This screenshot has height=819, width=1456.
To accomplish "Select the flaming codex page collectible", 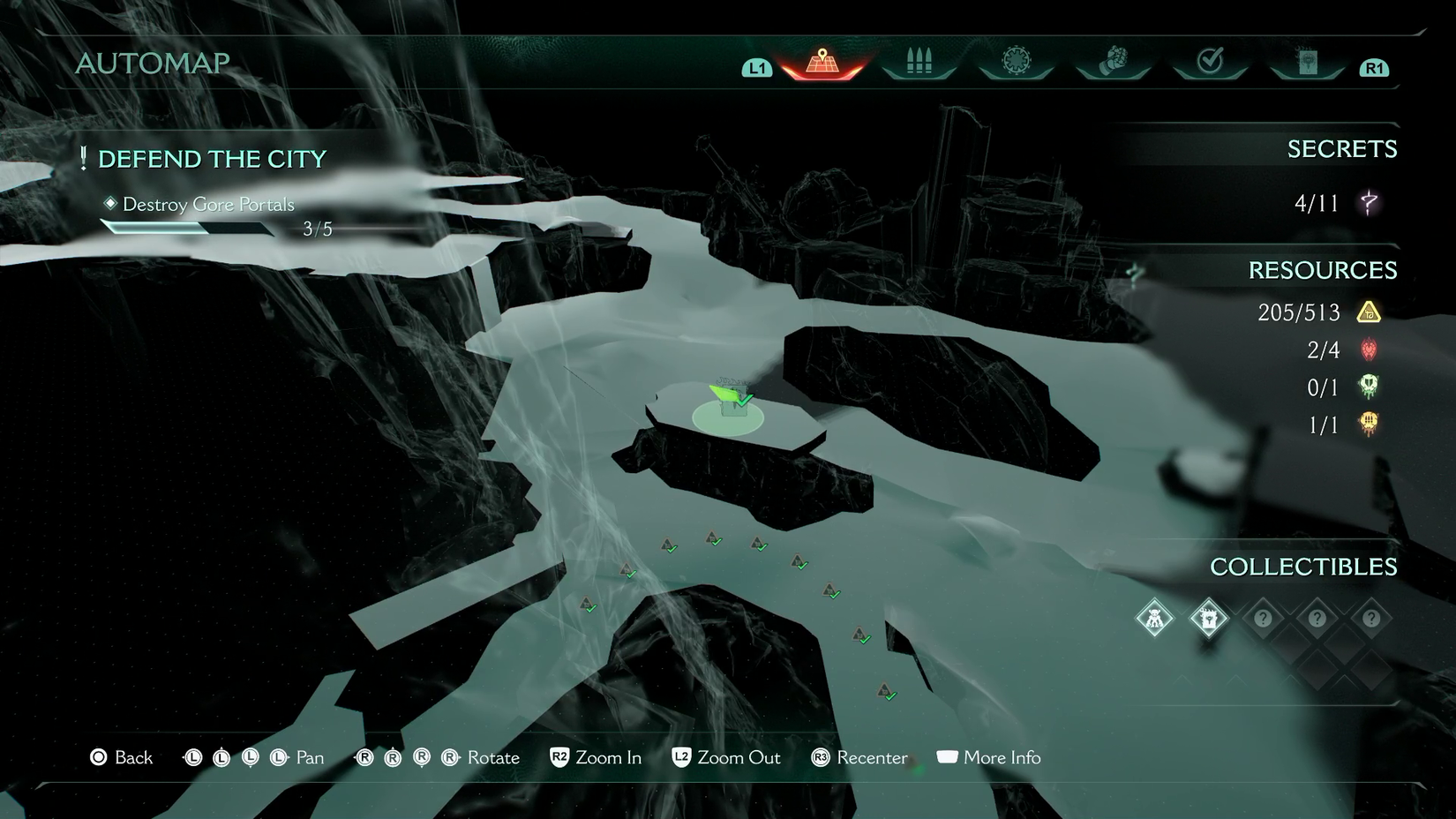I will pyautogui.click(x=1209, y=618).
